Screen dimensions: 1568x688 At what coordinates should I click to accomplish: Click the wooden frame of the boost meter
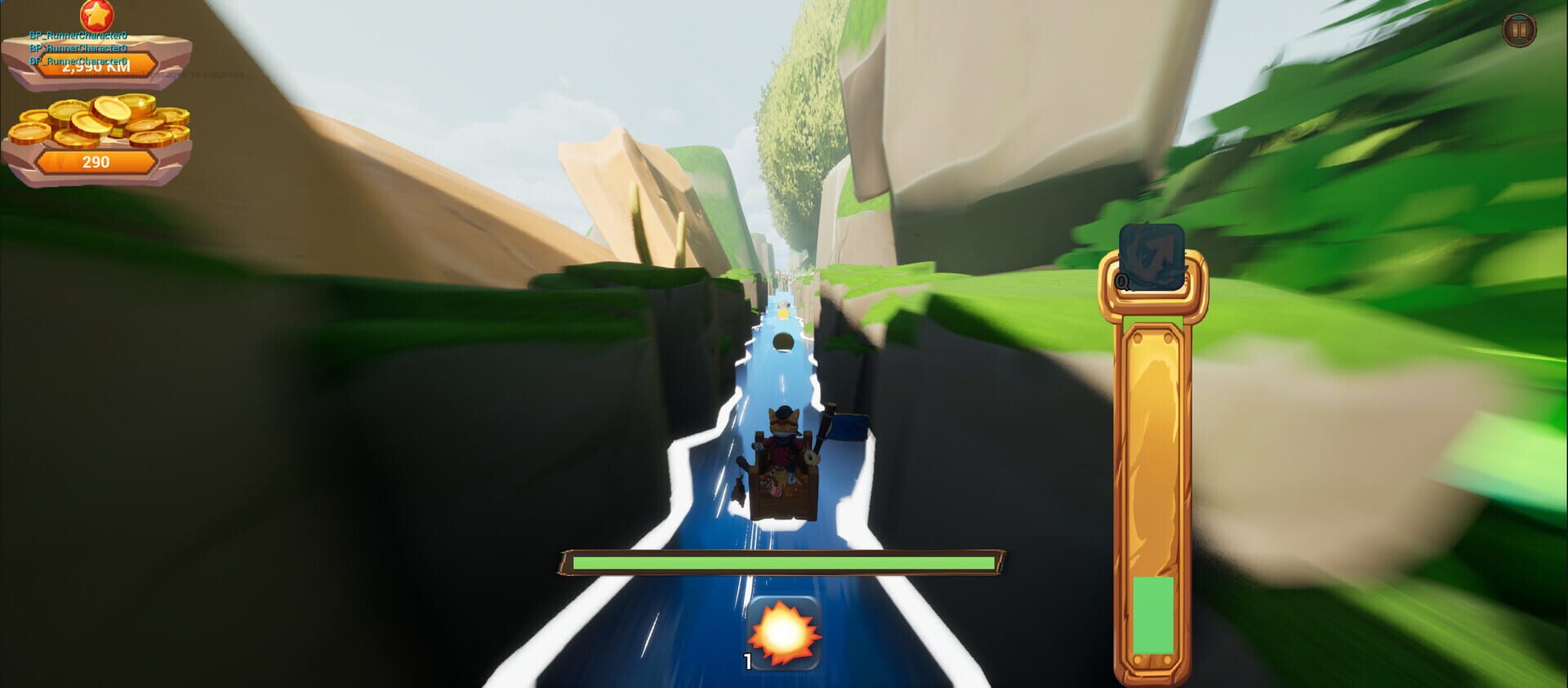(1151, 409)
